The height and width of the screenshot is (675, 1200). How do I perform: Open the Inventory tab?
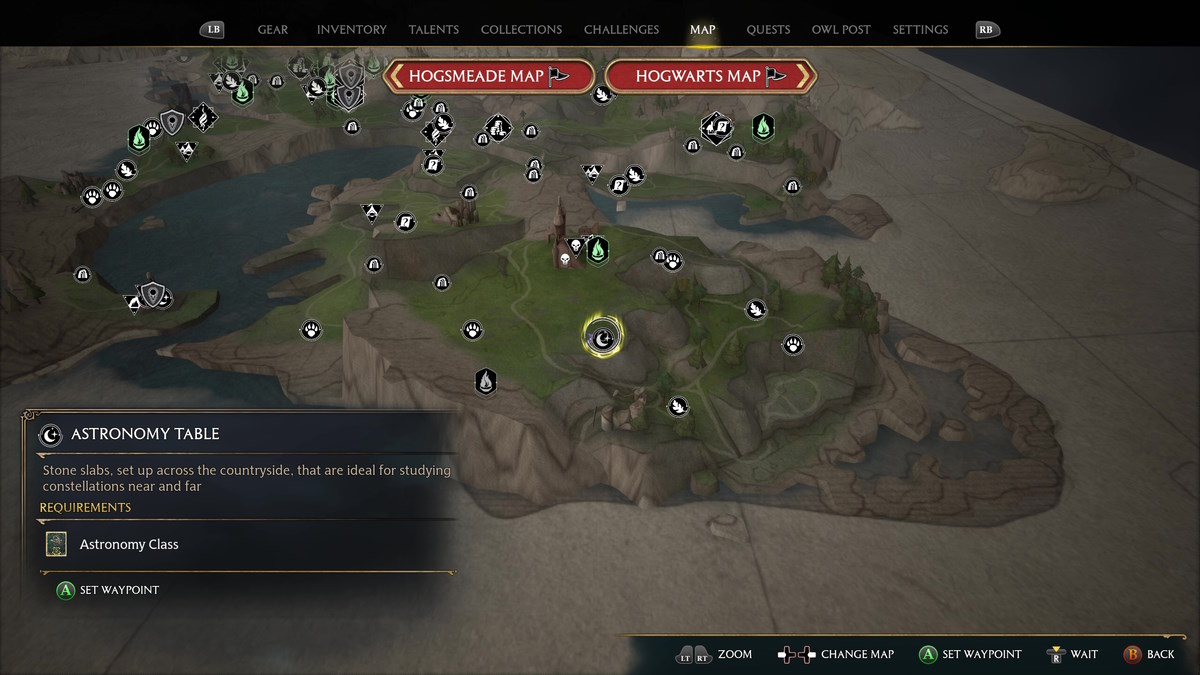pos(351,30)
